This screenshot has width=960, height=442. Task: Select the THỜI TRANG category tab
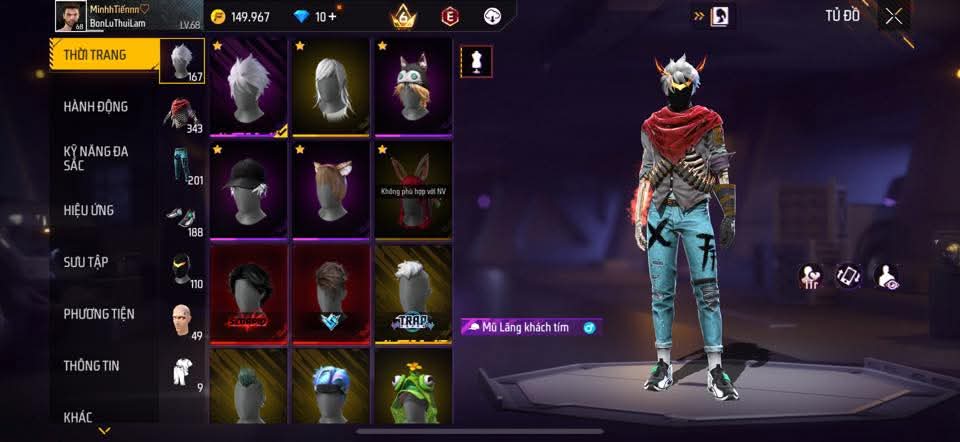pyautogui.click(x=95, y=56)
